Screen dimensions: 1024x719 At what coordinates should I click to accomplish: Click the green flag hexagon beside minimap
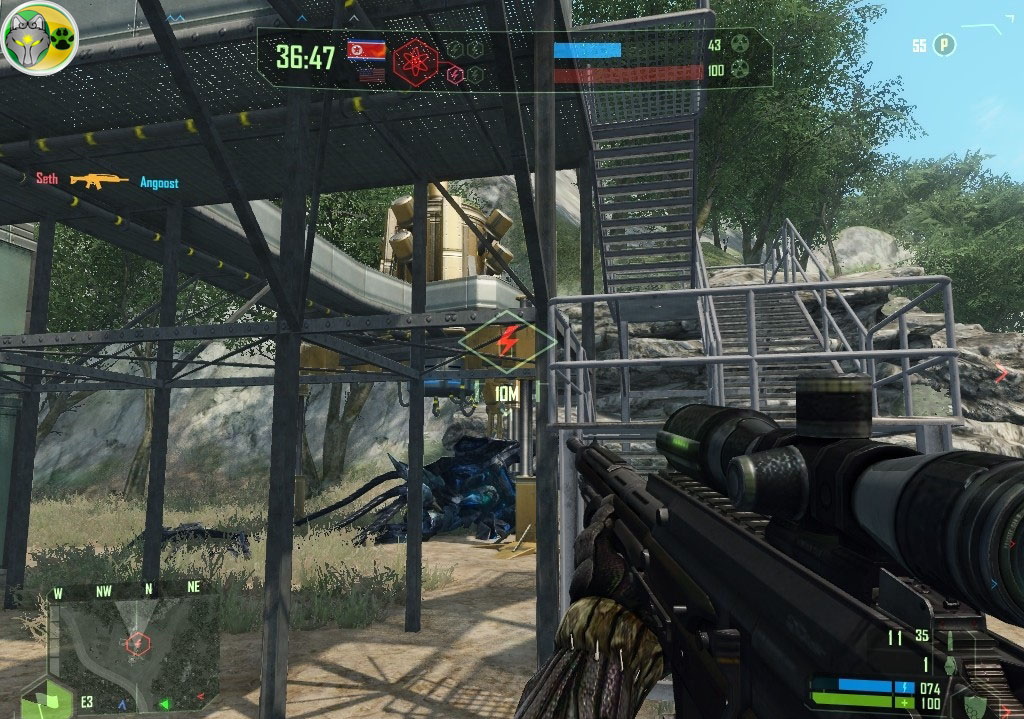tap(47, 699)
